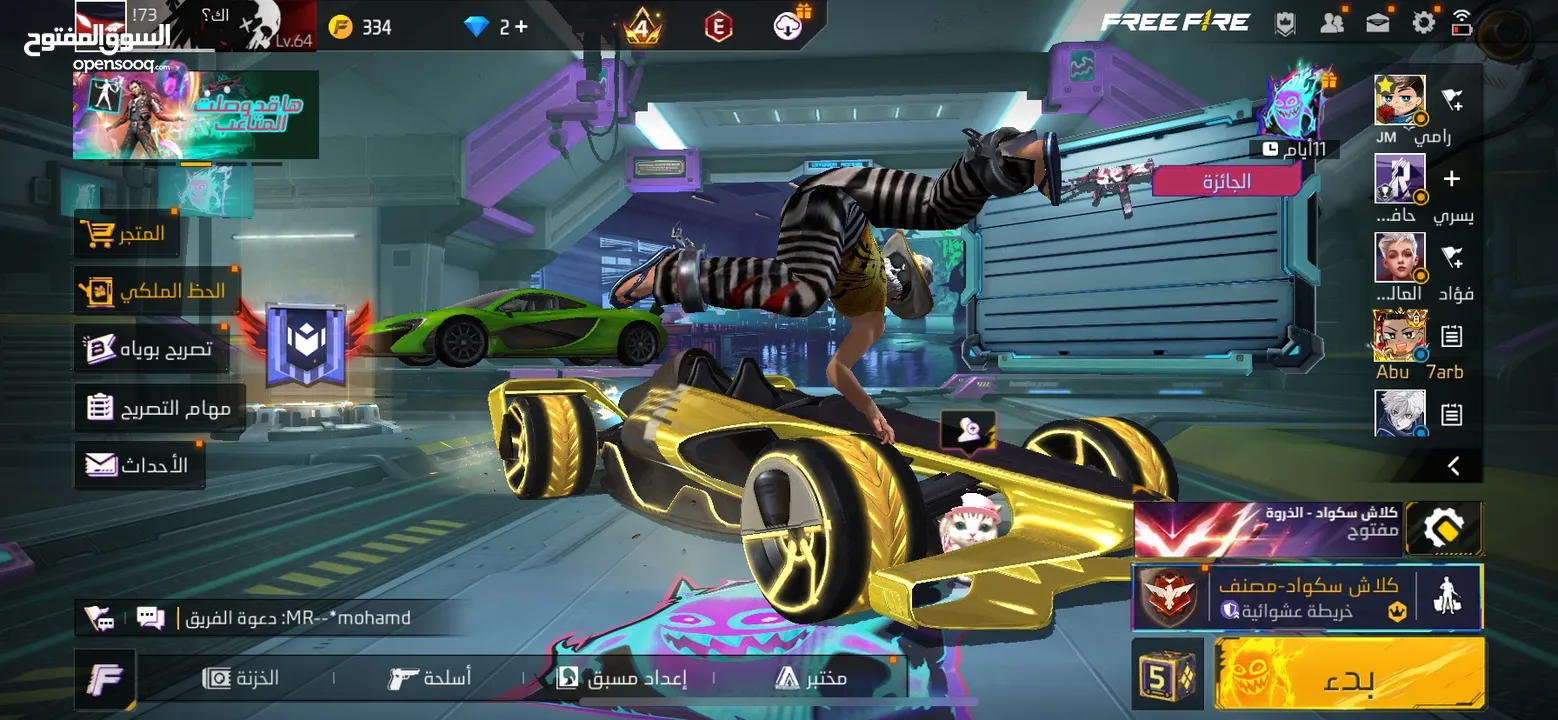Open the أسلحة weapons tab
Screen dimensions: 1558x720
430,678
